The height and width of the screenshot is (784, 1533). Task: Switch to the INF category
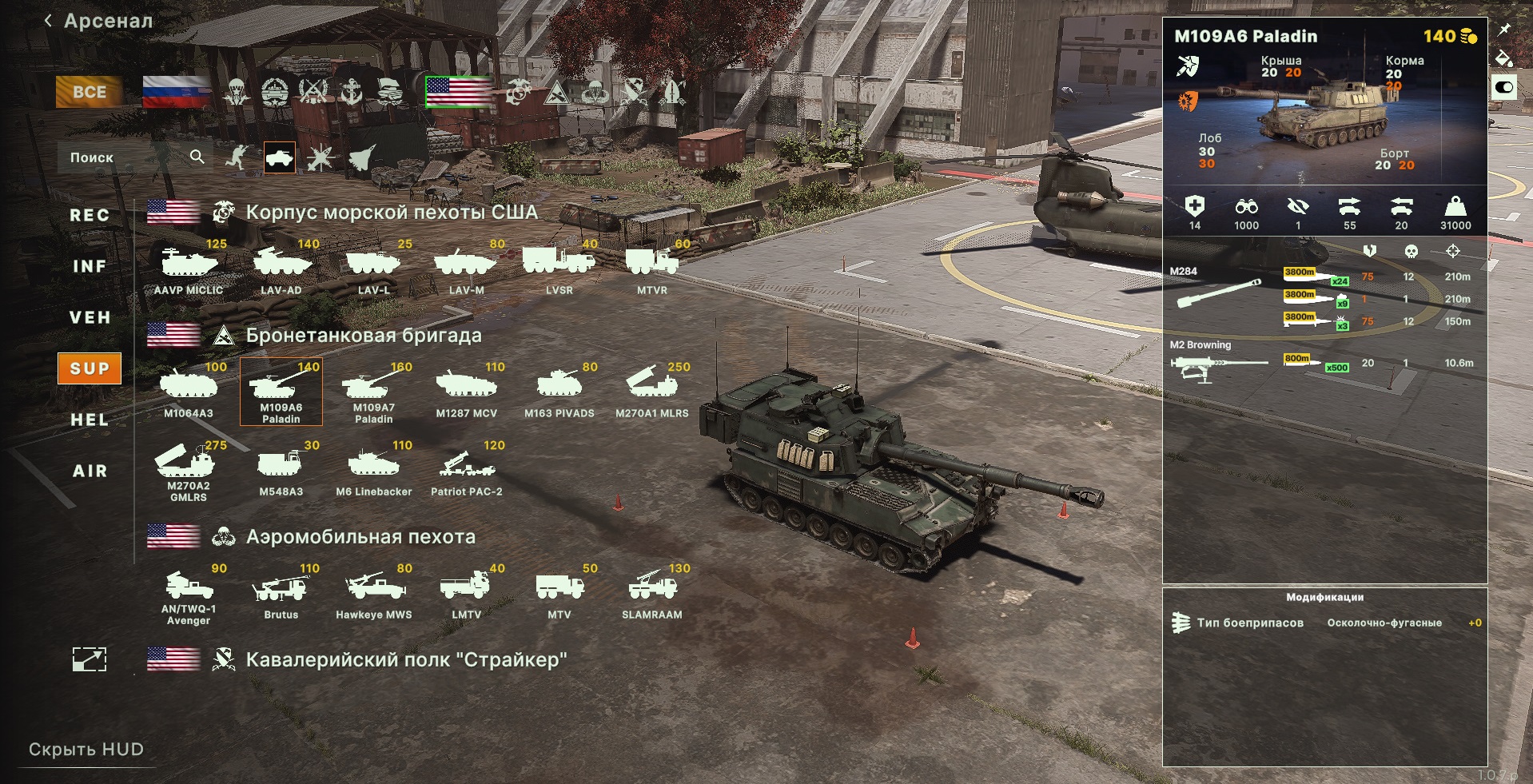90,266
